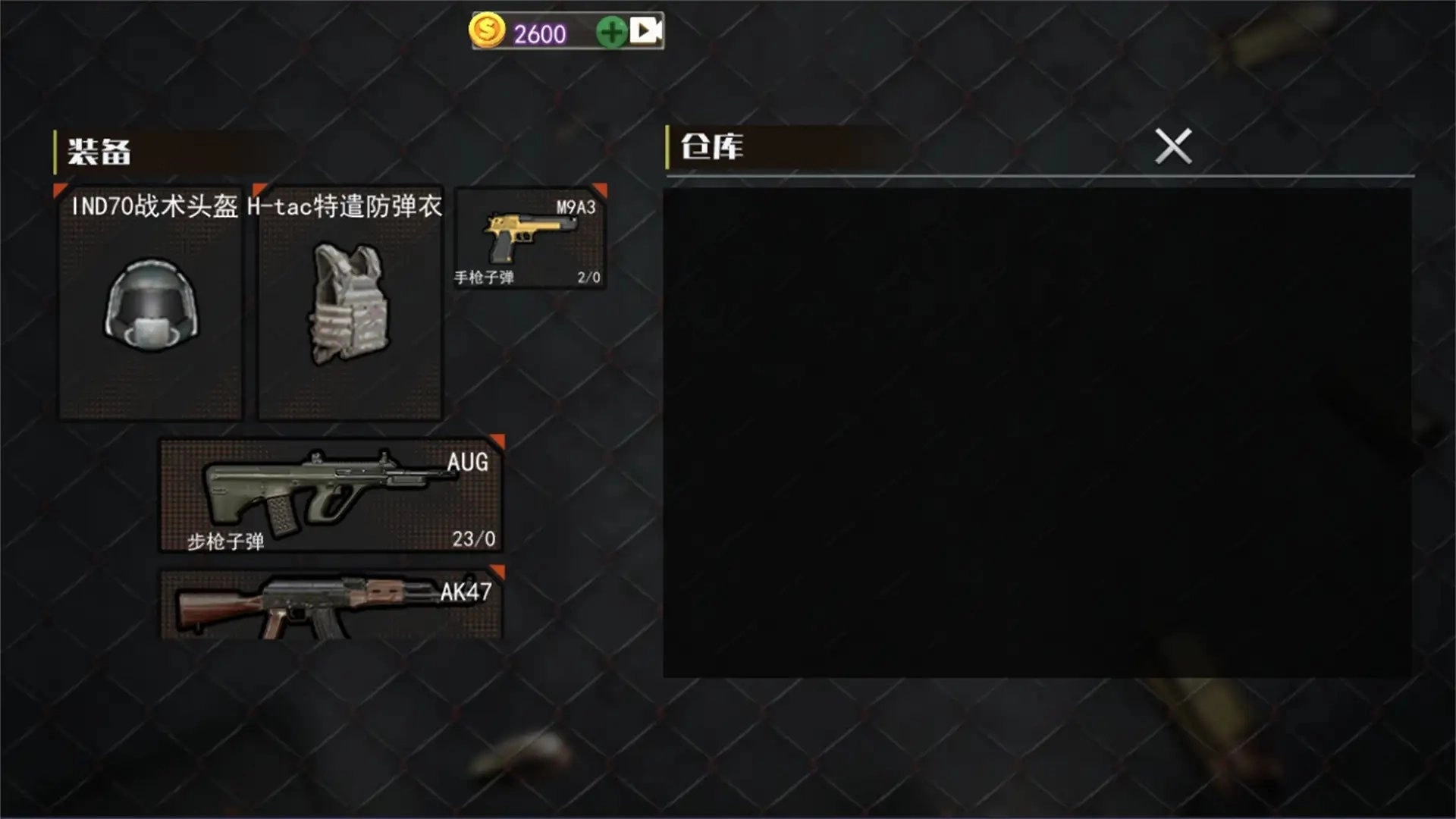The image size is (1456, 819).
Task: Close the warehouse panel with the X
Action: point(1172,146)
